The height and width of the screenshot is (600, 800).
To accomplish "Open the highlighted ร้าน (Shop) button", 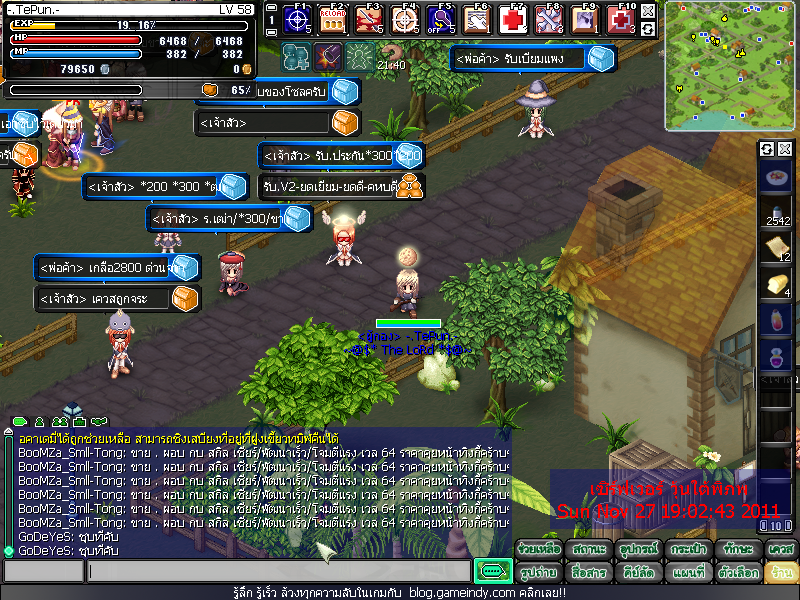I will click(x=780, y=572).
